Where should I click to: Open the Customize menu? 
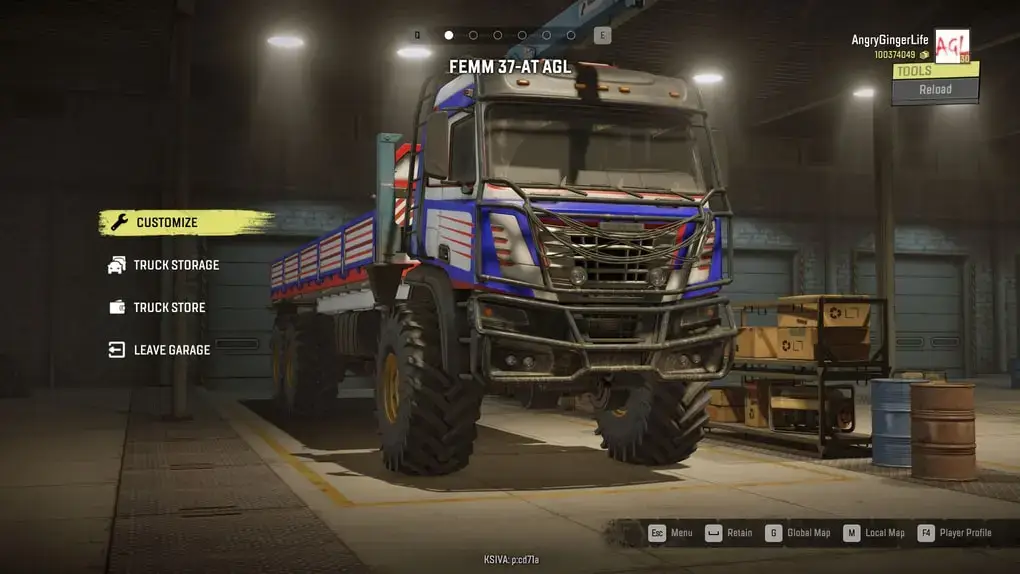tap(167, 223)
